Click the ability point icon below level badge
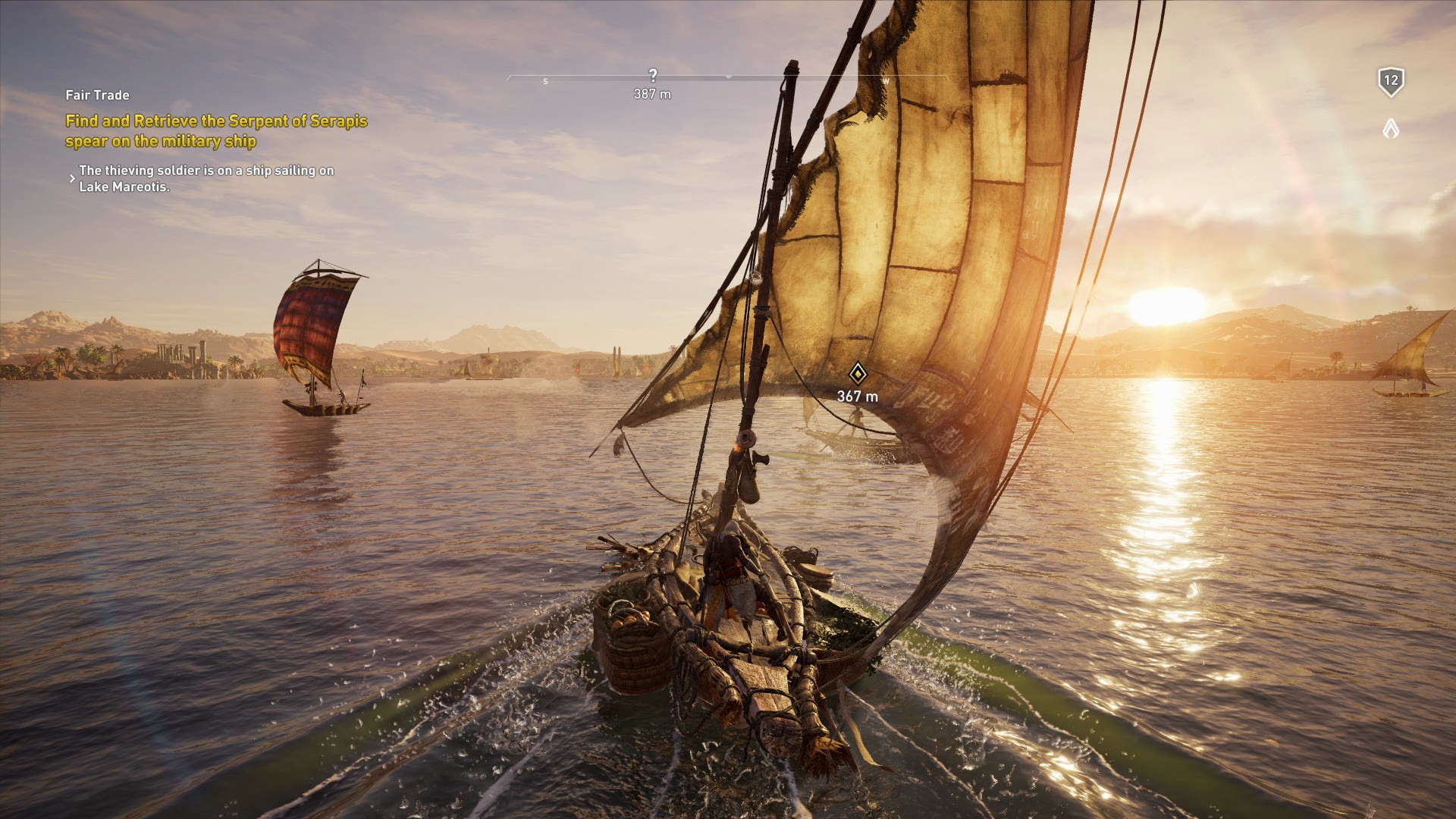 1390,129
